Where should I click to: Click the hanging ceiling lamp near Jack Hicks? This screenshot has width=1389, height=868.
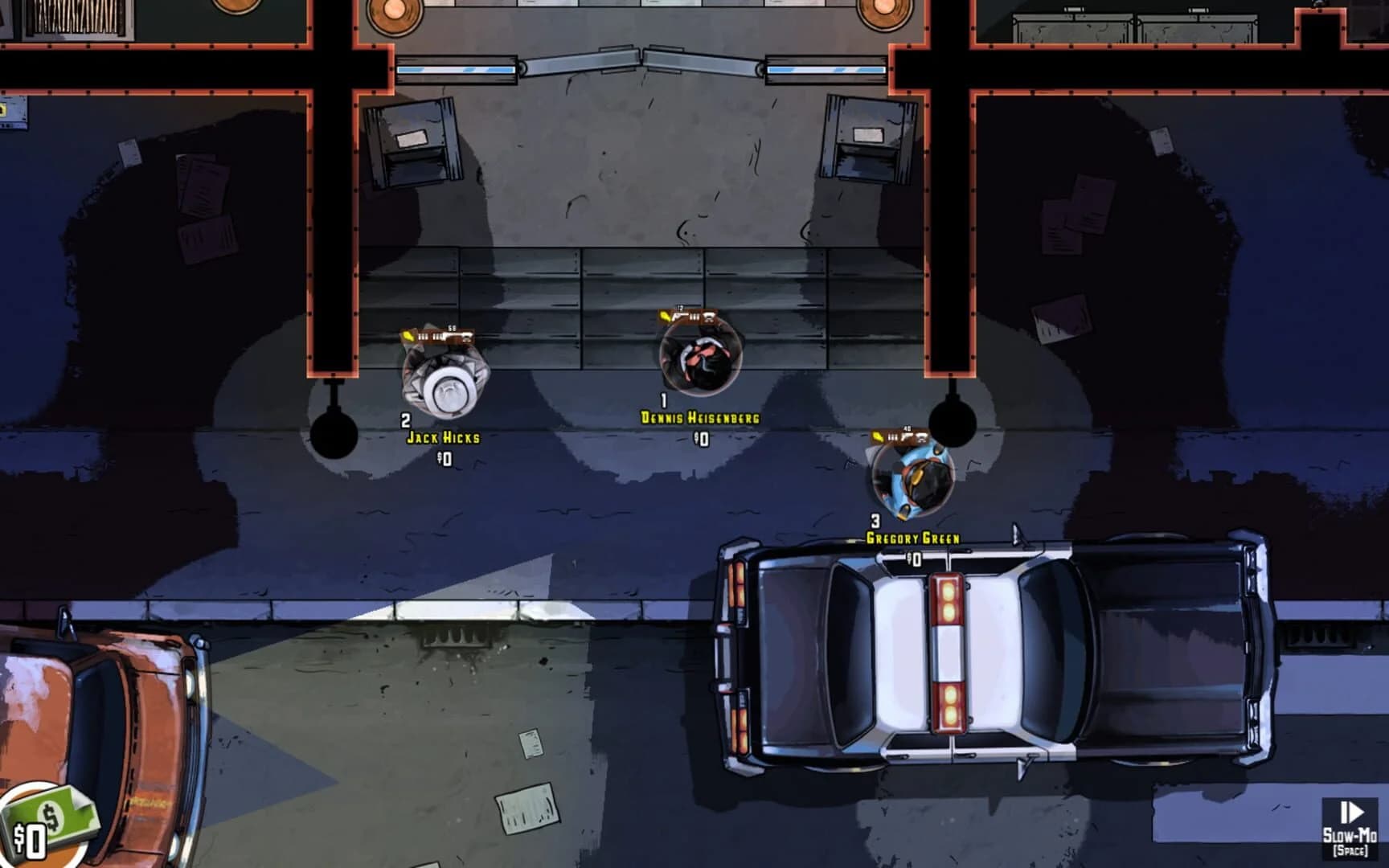(333, 434)
